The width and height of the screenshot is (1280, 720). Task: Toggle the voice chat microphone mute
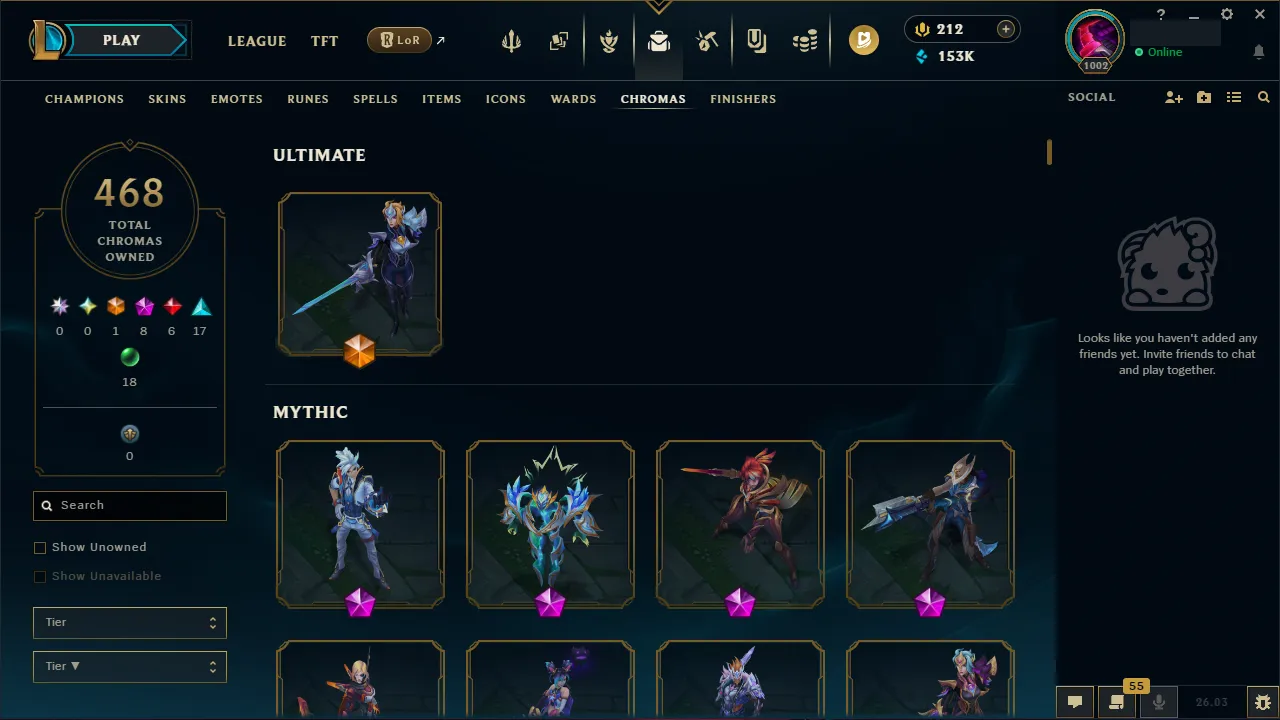coord(1158,701)
